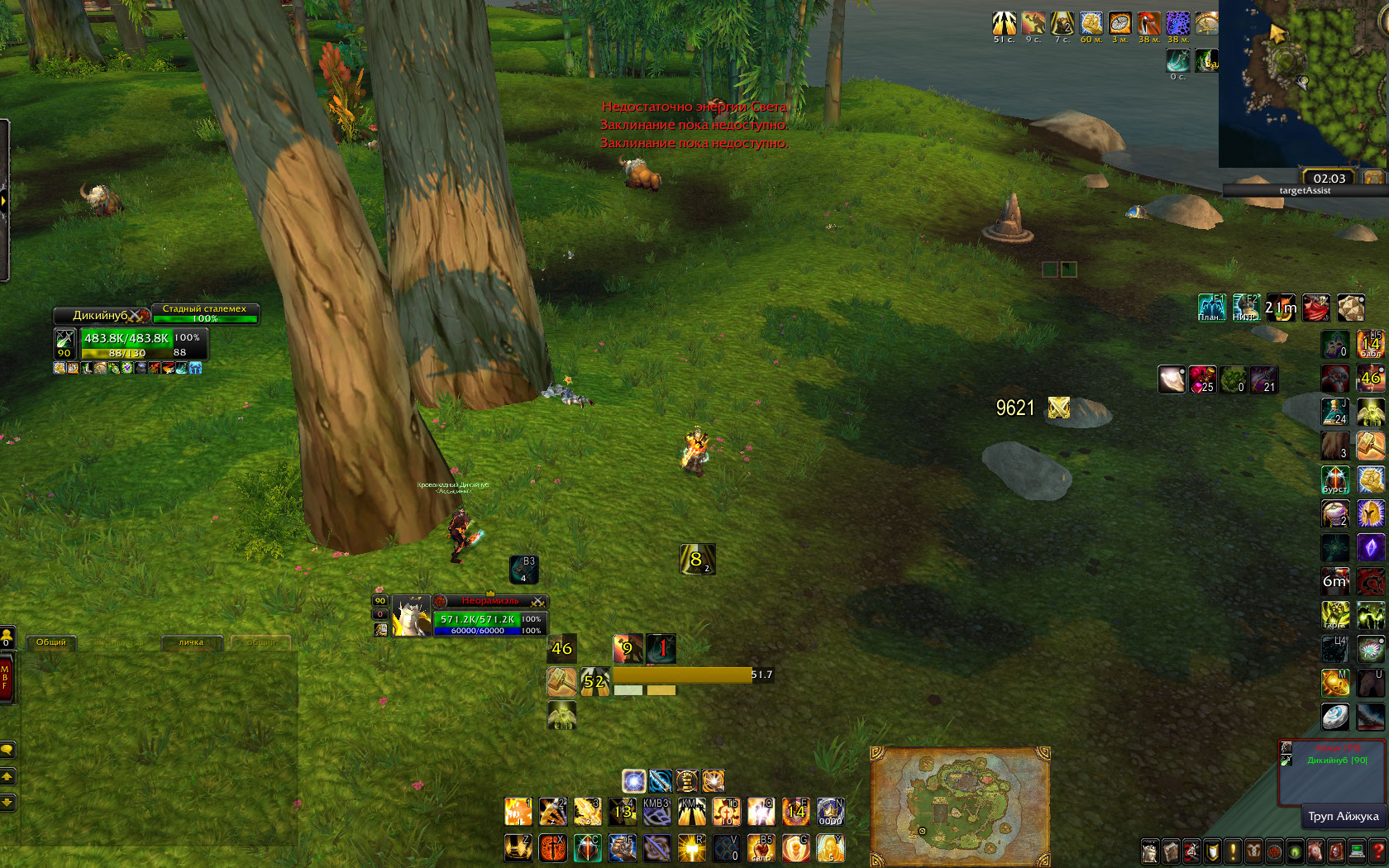Open the quest log exclamation mark icon
This screenshot has height=868, width=1389.
point(1233,851)
